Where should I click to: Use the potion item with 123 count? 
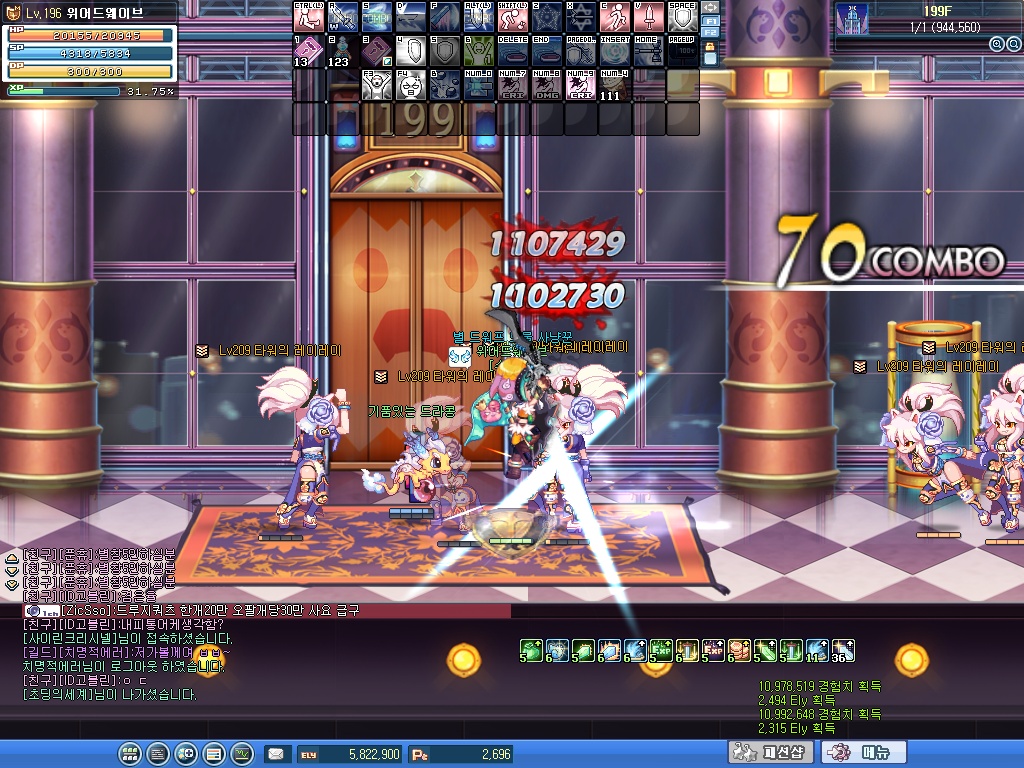pos(342,51)
